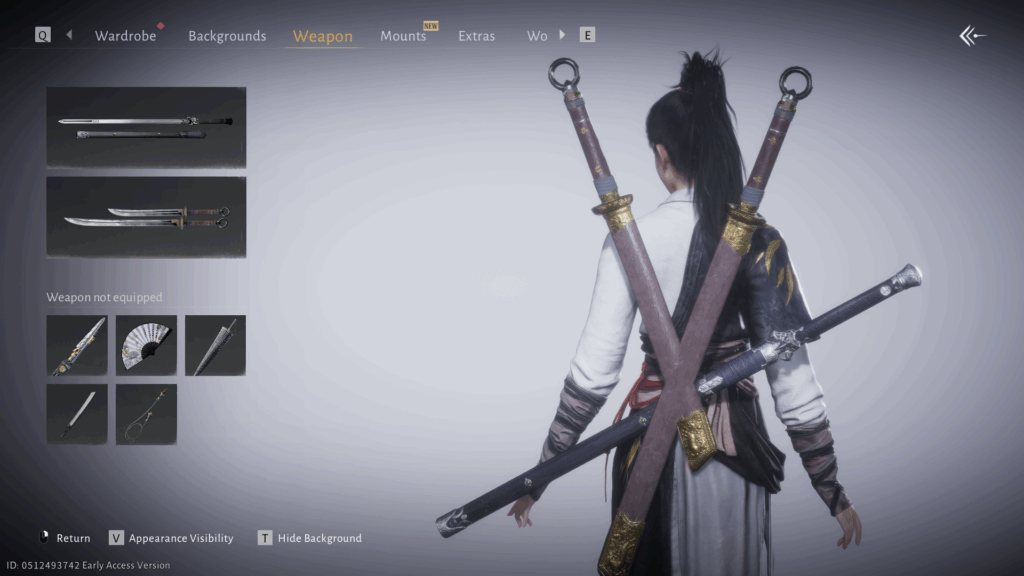Pick the closed umbrella weapon
The image size is (1024, 576).
pyautogui.click(x=215, y=345)
